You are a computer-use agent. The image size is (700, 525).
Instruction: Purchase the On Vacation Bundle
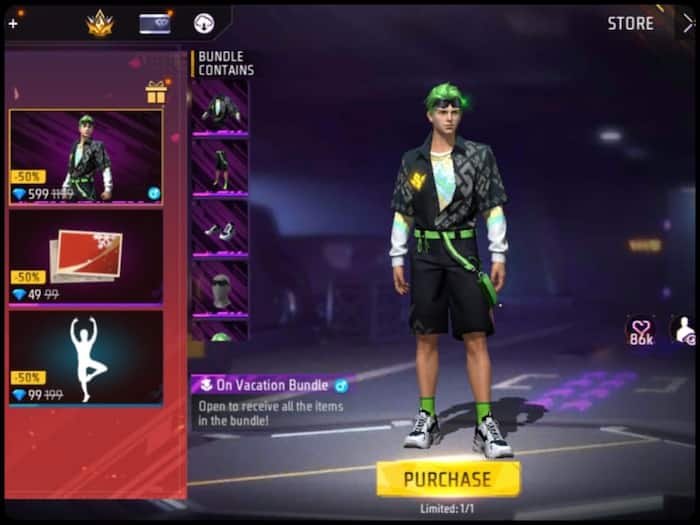click(x=447, y=479)
